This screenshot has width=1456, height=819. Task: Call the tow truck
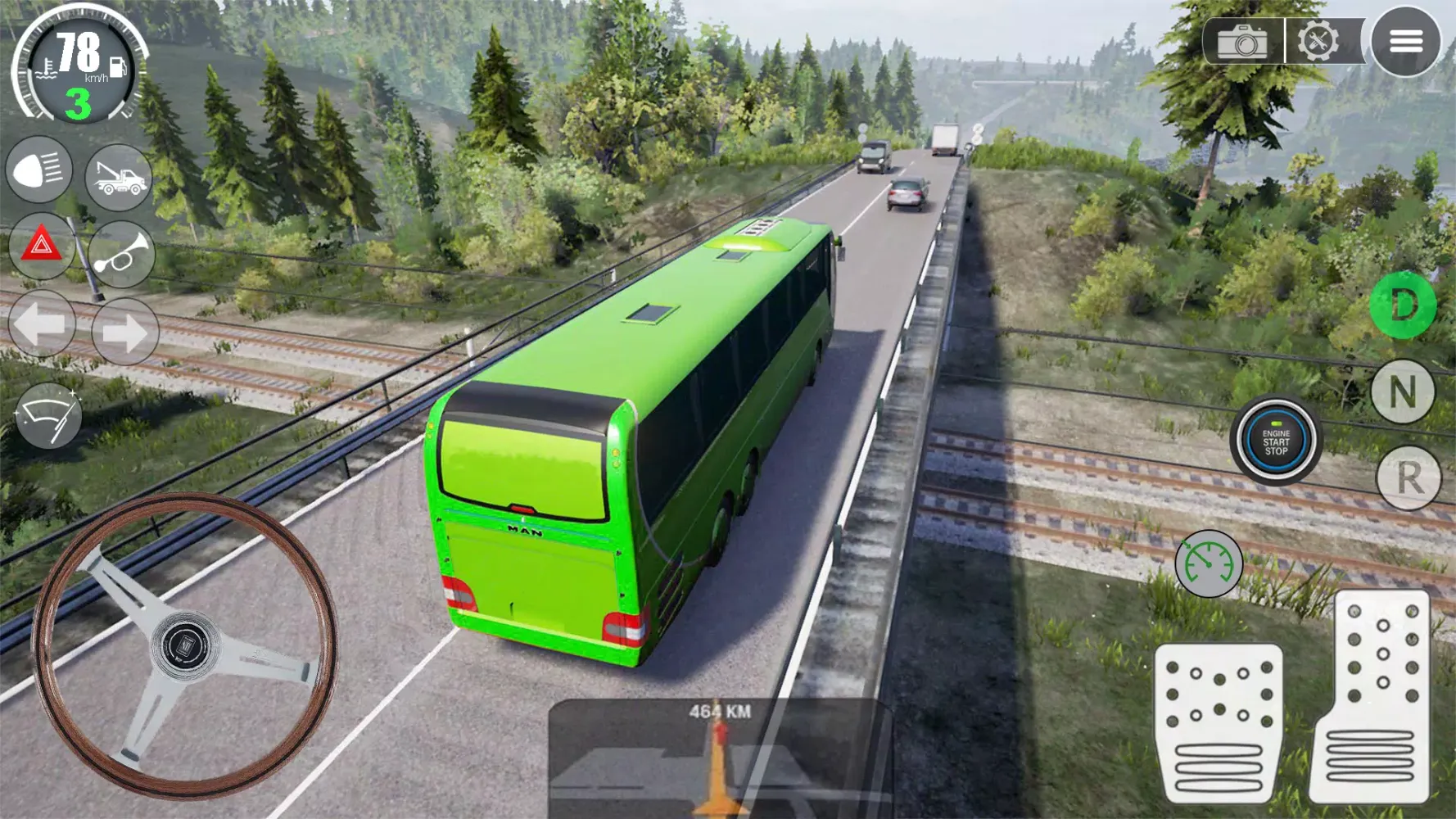121,177
